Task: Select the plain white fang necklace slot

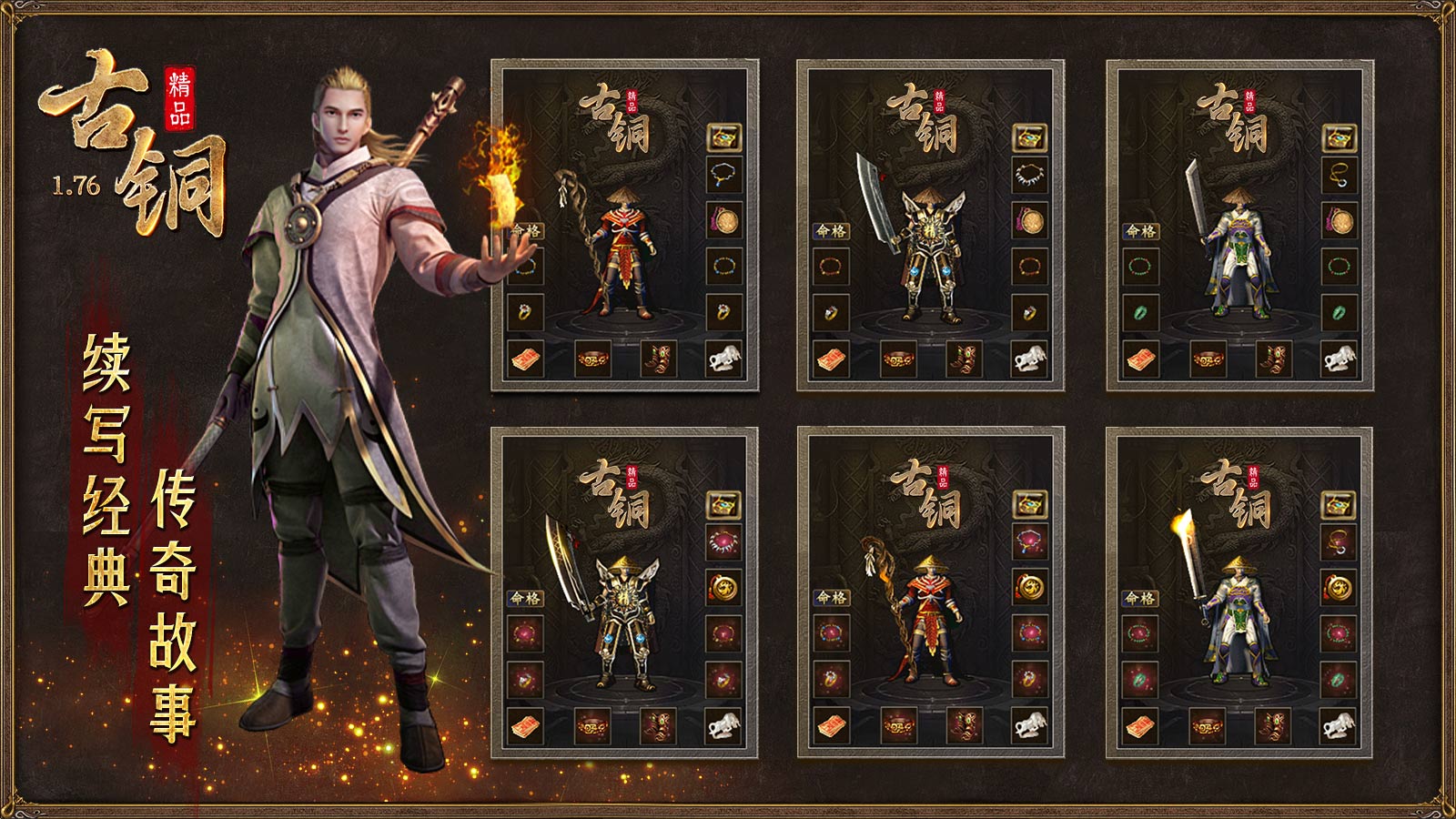Action: tap(1030, 175)
